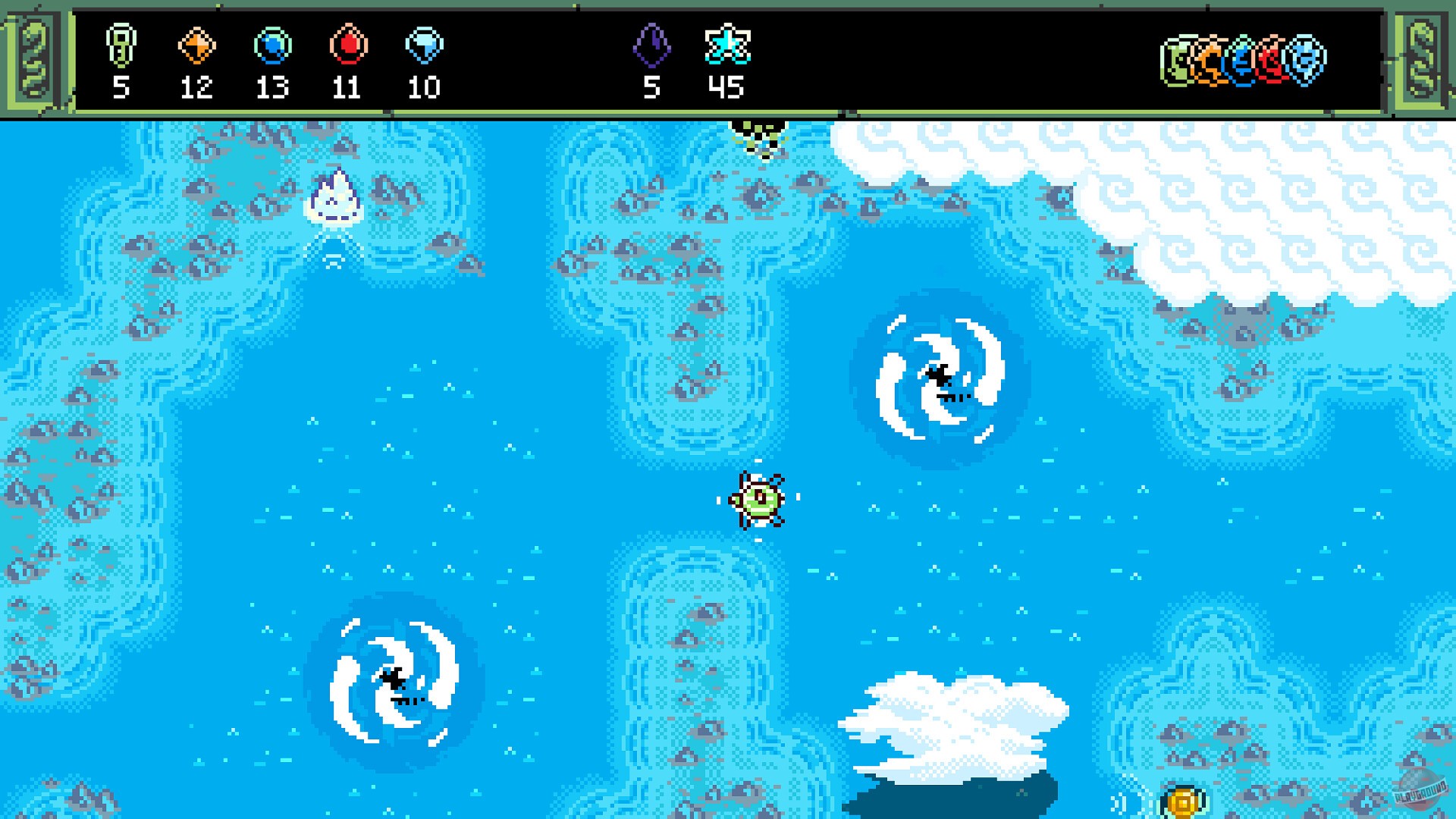Screen dimensions: 1456x819
Task: Click the red emblem badge at top right
Action: point(1272,59)
